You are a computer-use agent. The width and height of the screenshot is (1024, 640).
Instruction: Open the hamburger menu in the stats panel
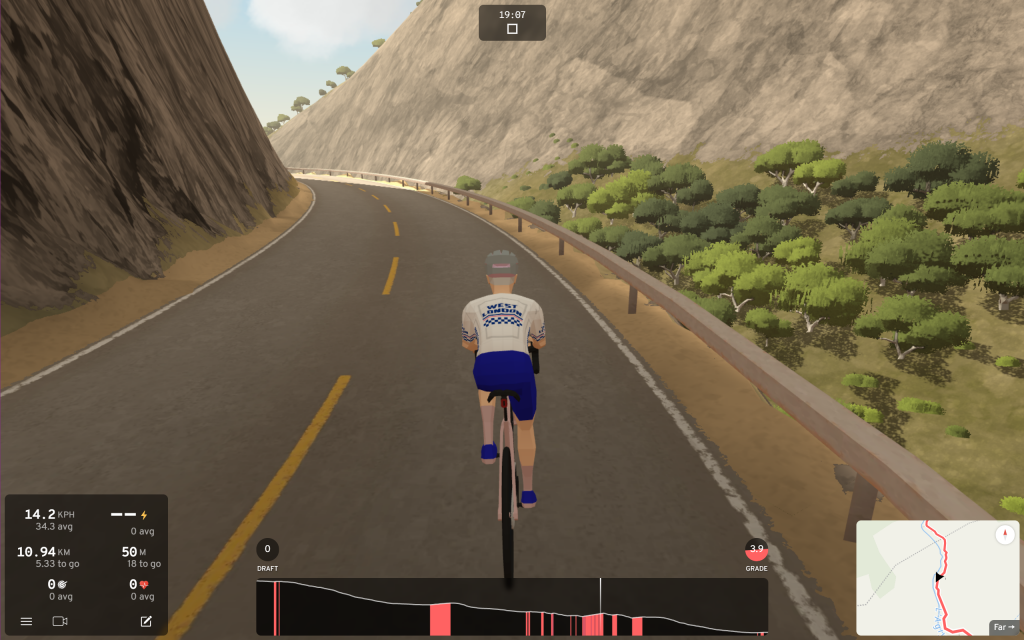pos(26,621)
